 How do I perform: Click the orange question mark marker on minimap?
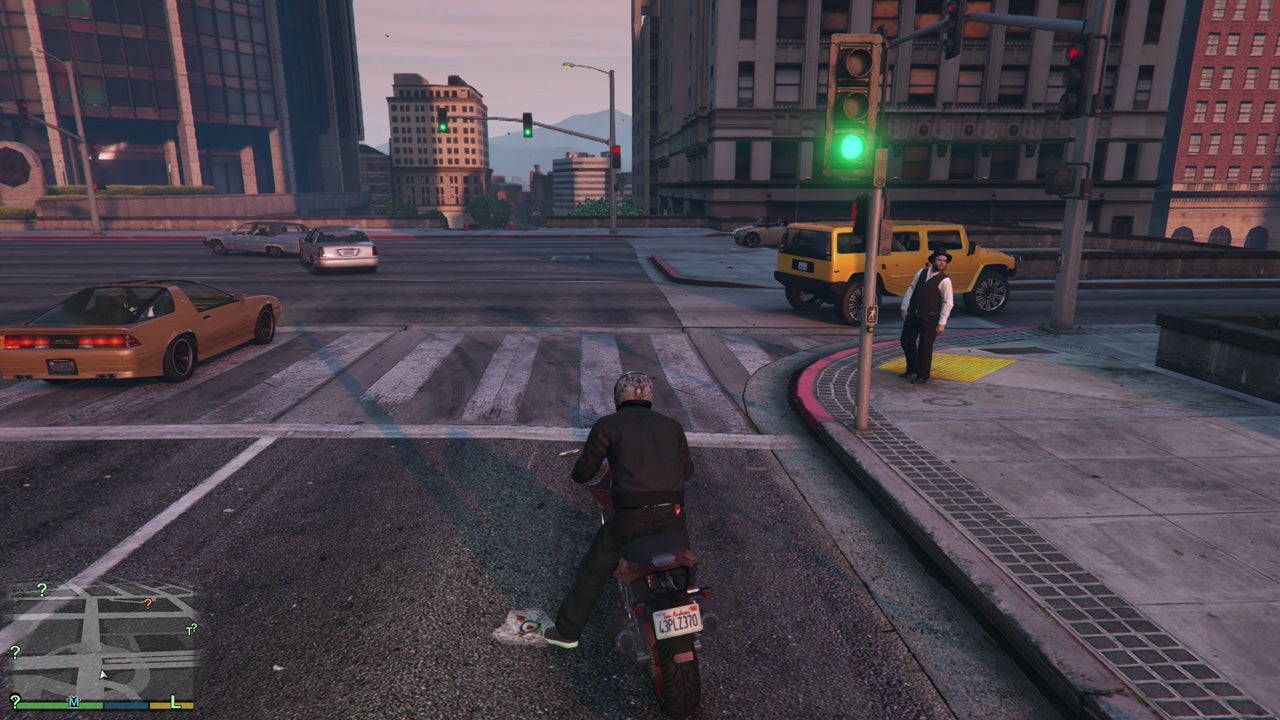point(147,604)
